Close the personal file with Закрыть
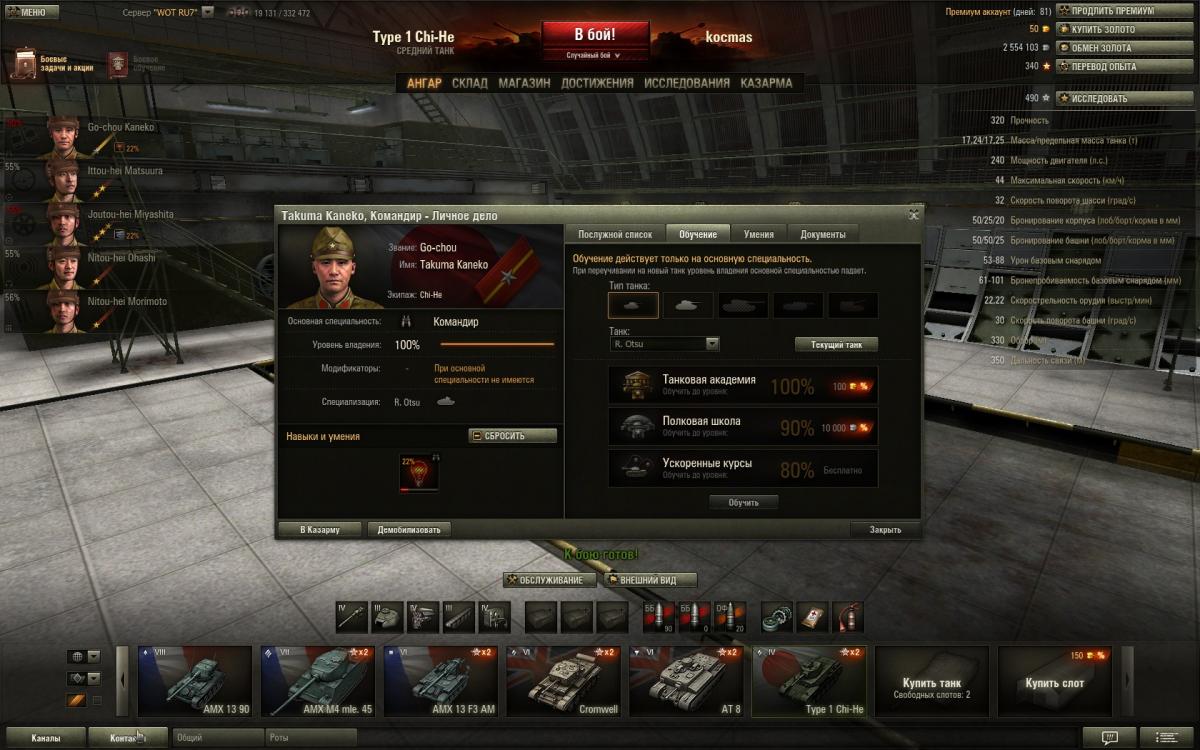Viewport: 1200px width, 750px height. point(885,529)
